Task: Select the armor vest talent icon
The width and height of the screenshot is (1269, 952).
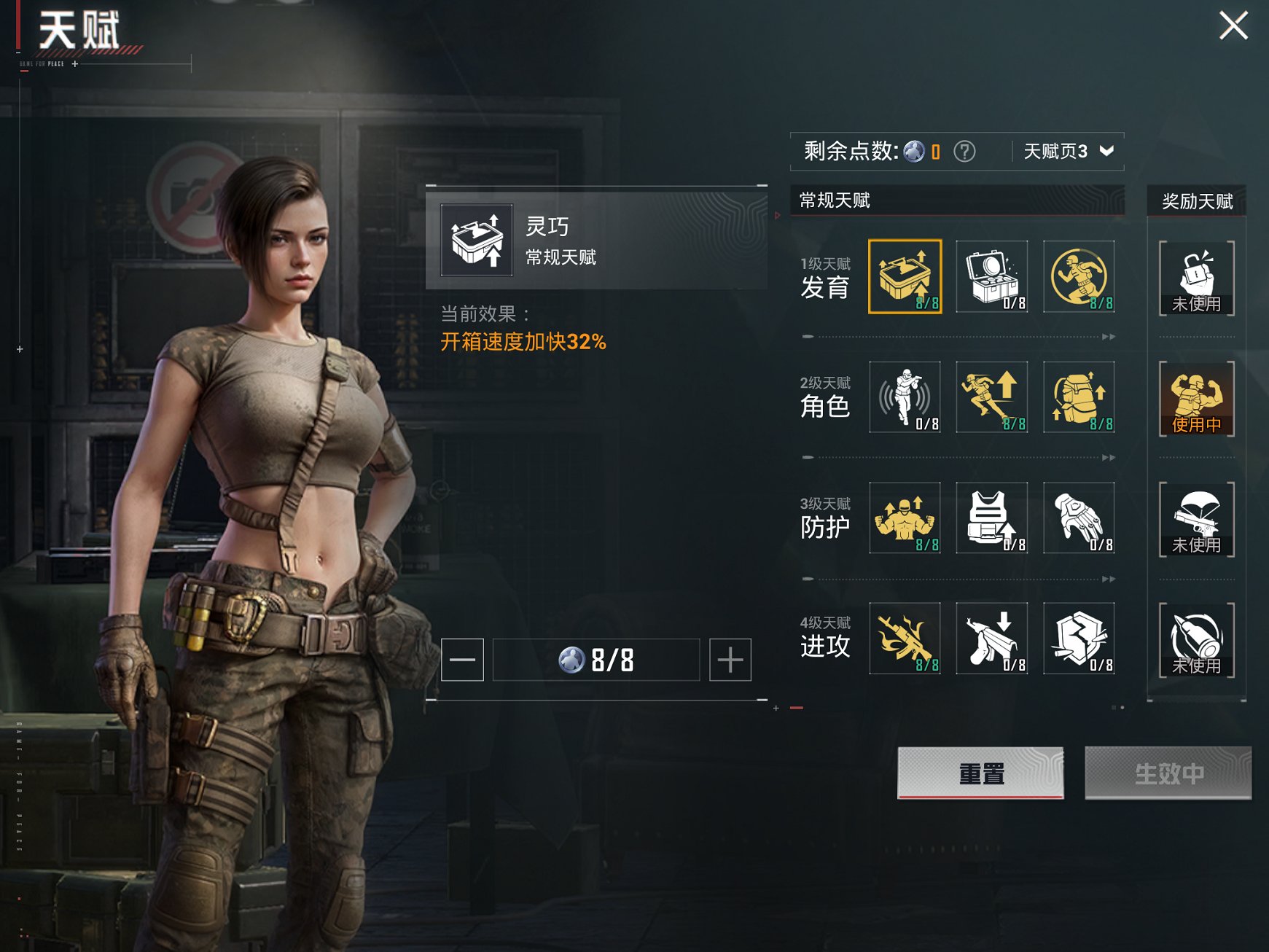Action: pyautogui.click(x=991, y=519)
